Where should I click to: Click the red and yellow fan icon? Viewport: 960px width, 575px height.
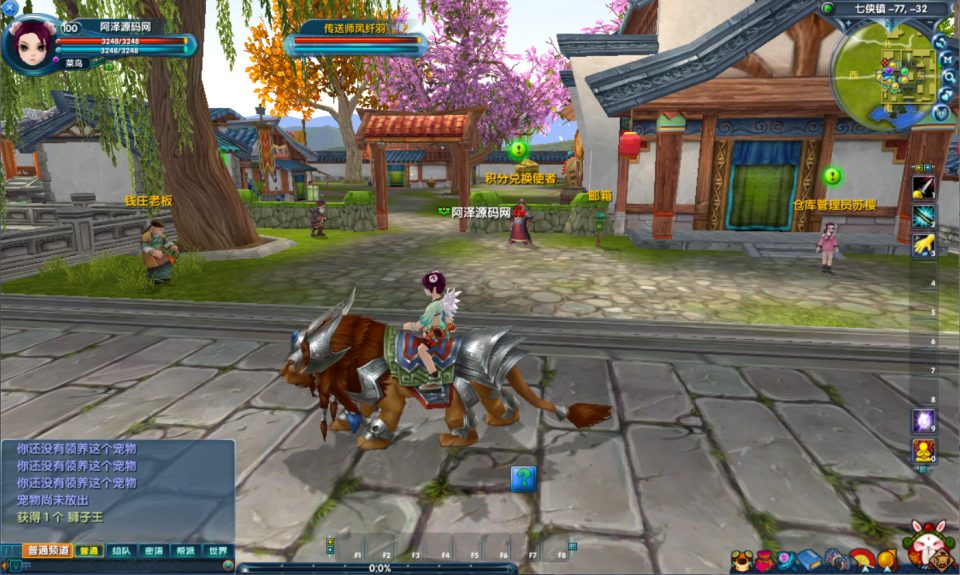coord(862,560)
